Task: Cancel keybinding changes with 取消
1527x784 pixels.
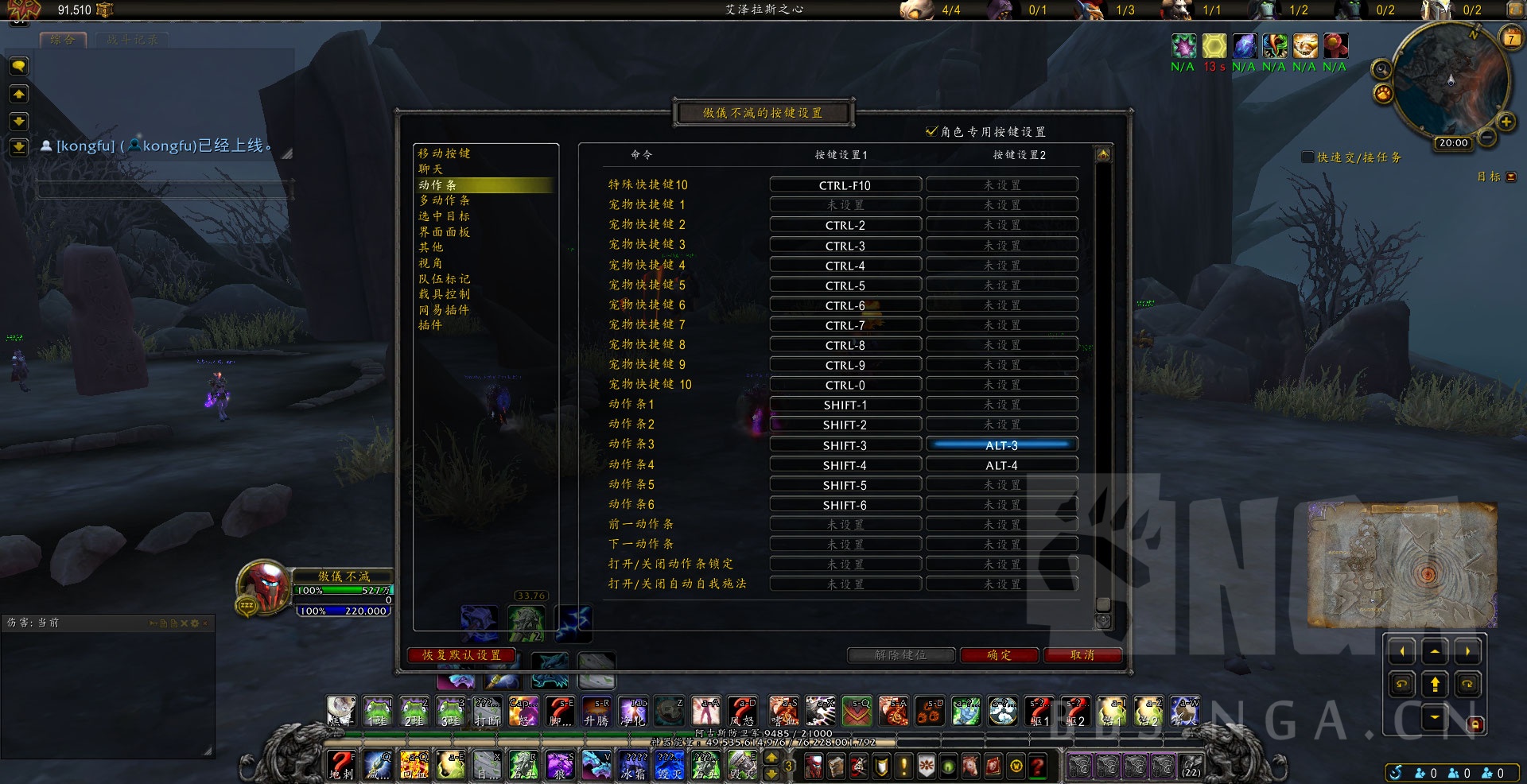Action: click(1082, 655)
